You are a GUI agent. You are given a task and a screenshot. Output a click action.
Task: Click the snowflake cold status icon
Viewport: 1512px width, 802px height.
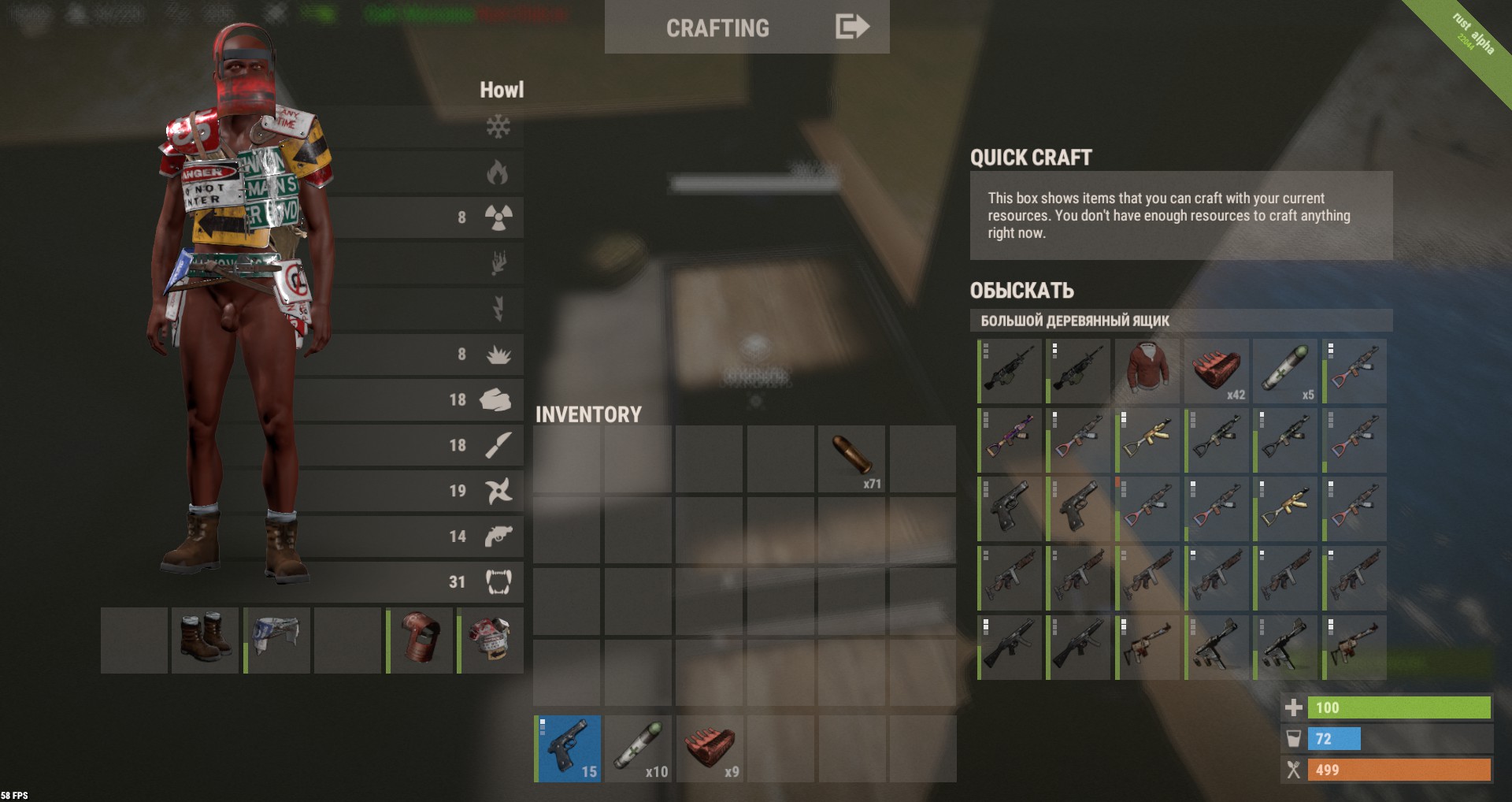(498, 126)
